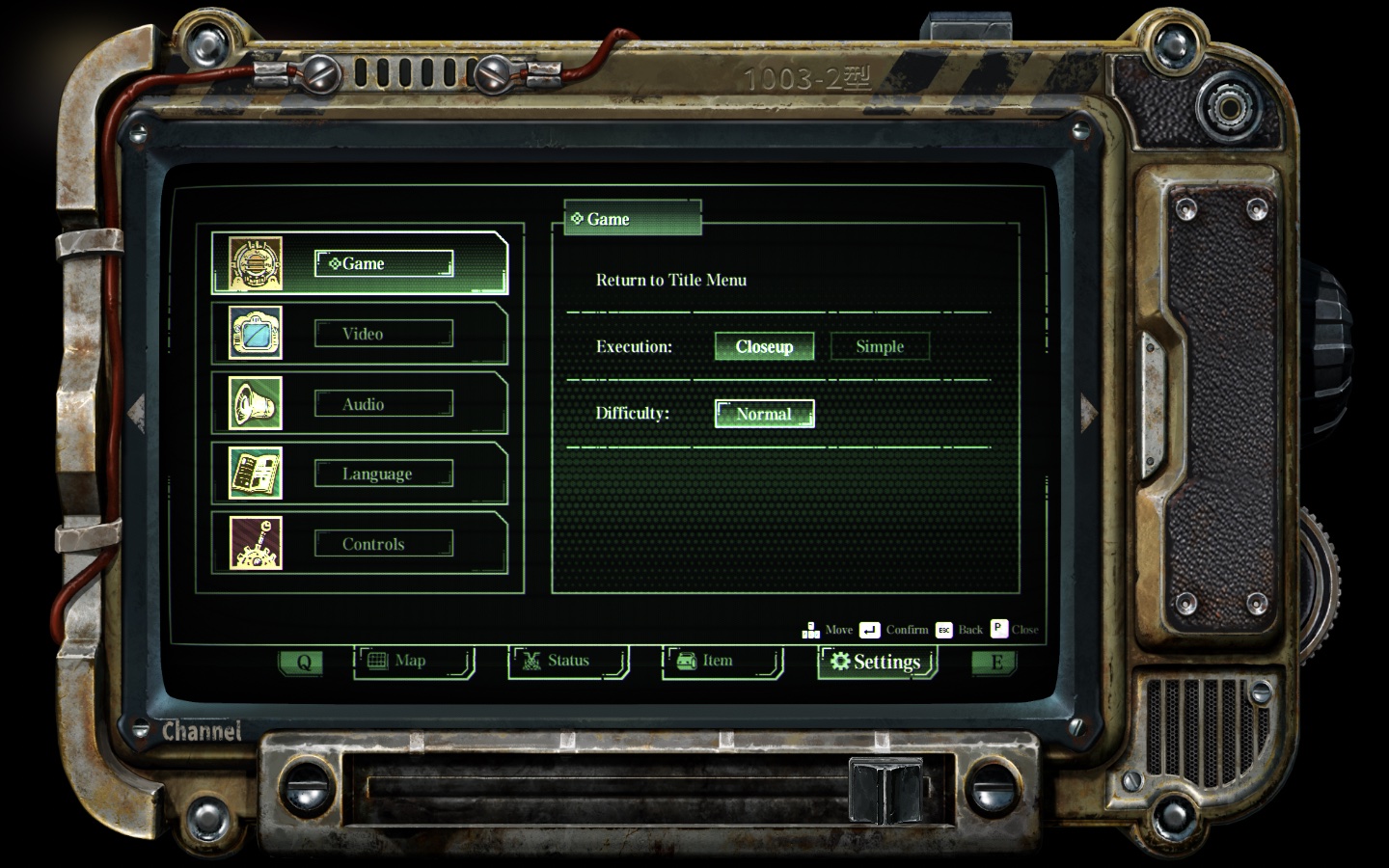Screen dimensions: 1389x868
Task: Click the Item satchel icon
Action: click(687, 661)
